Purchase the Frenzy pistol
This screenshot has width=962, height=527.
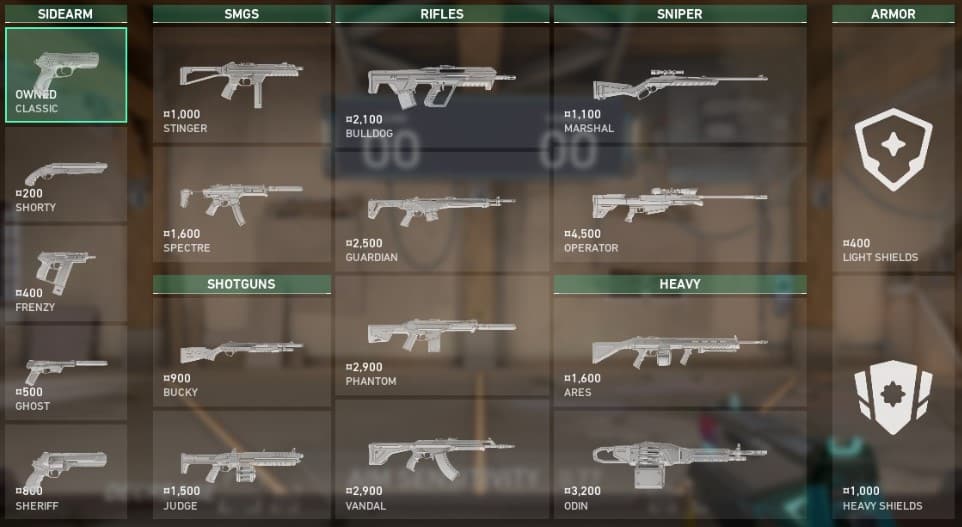66,273
